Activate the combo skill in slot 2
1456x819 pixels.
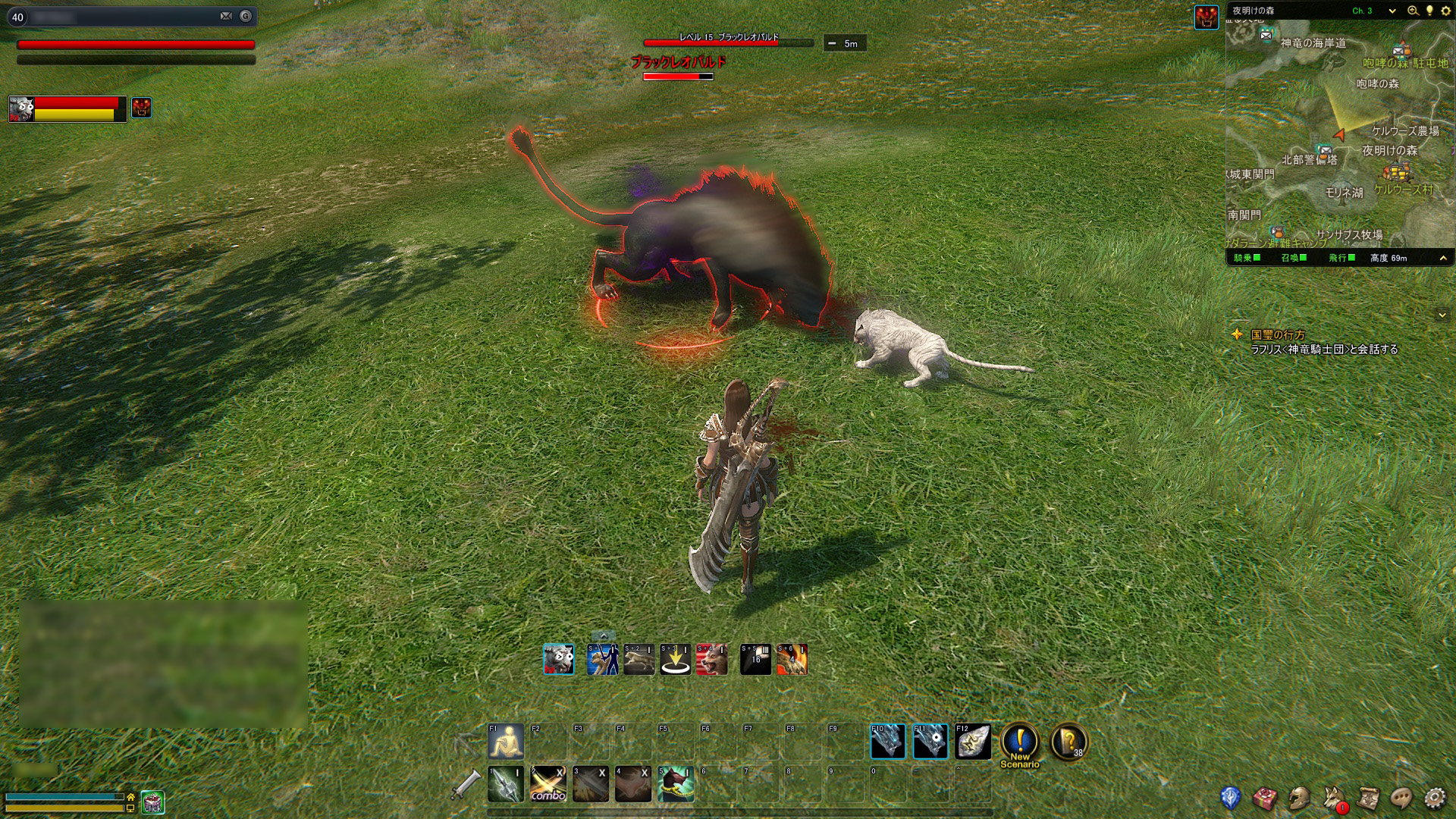tap(548, 784)
